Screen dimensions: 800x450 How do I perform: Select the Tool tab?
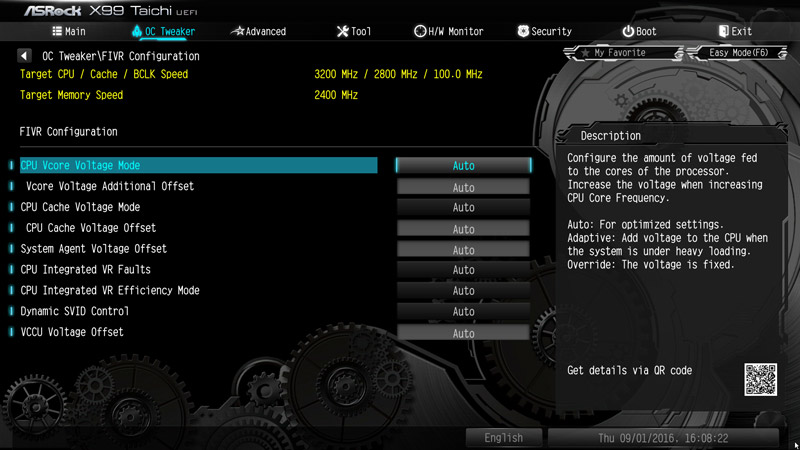pos(353,31)
